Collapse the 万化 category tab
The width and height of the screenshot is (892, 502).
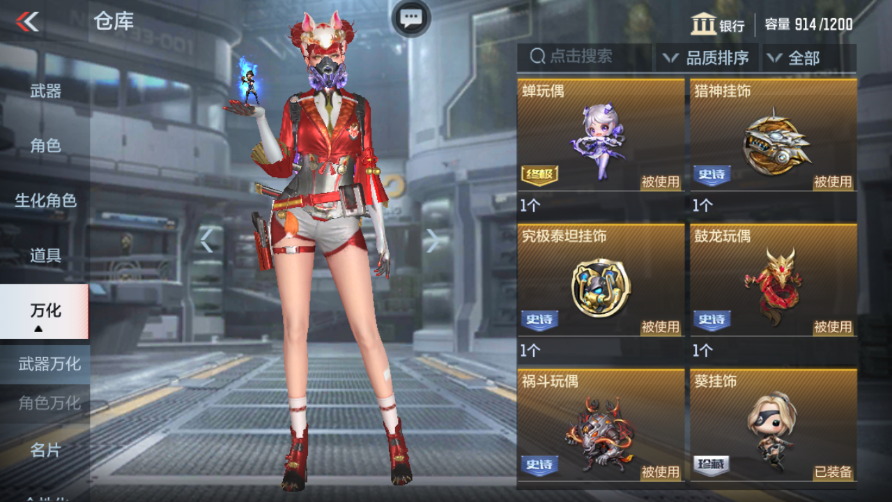(x=45, y=312)
